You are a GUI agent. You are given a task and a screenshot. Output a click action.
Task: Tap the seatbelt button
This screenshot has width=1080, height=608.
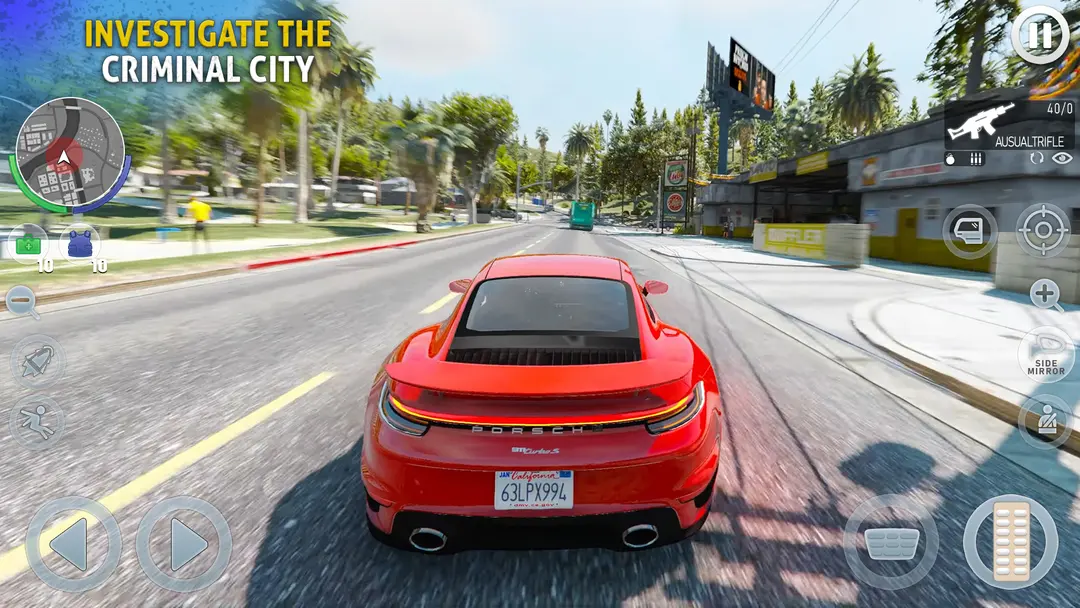point(1046,421)
